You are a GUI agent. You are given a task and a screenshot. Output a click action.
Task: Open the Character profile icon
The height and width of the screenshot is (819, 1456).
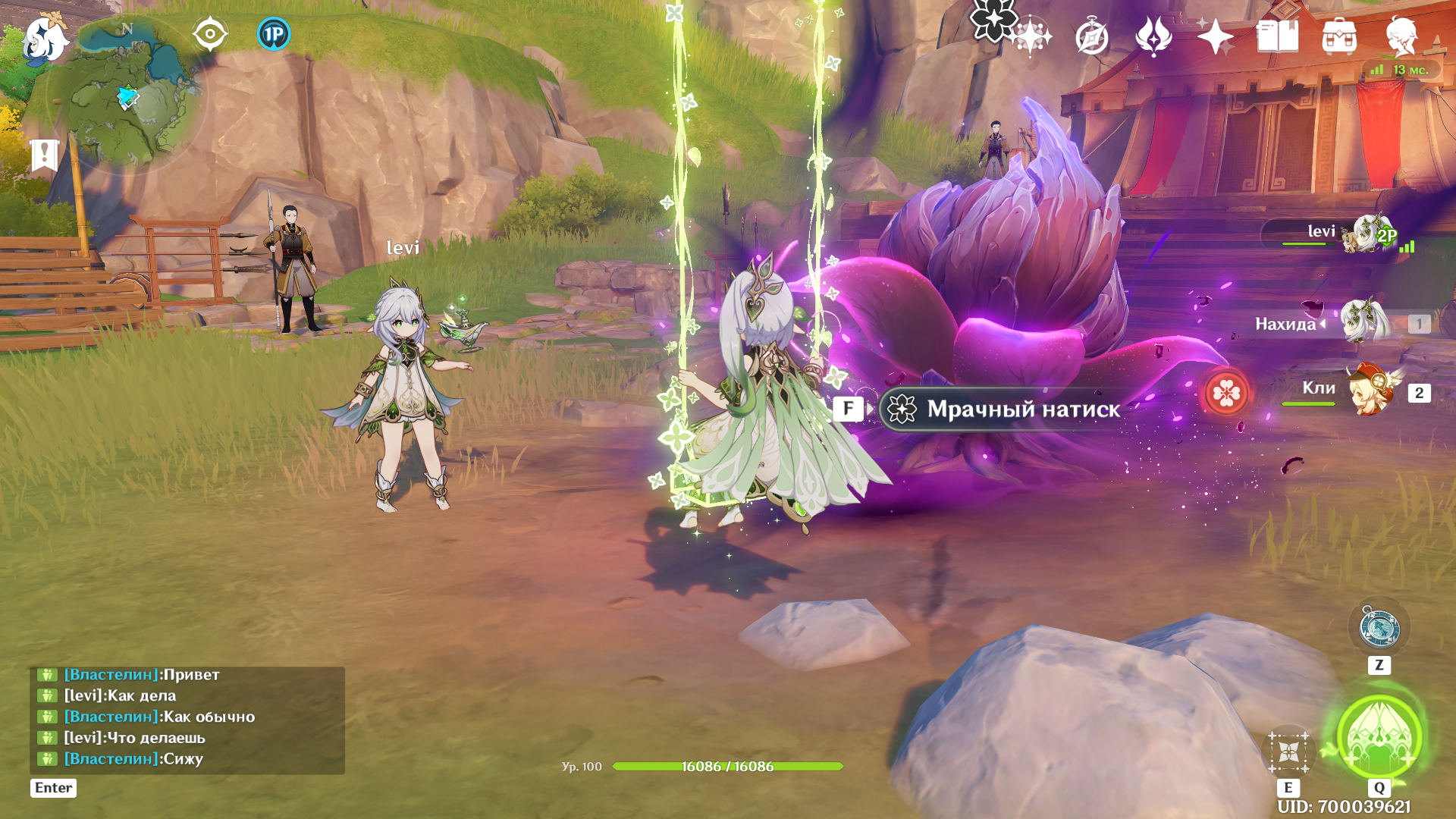coord(1401,36)
